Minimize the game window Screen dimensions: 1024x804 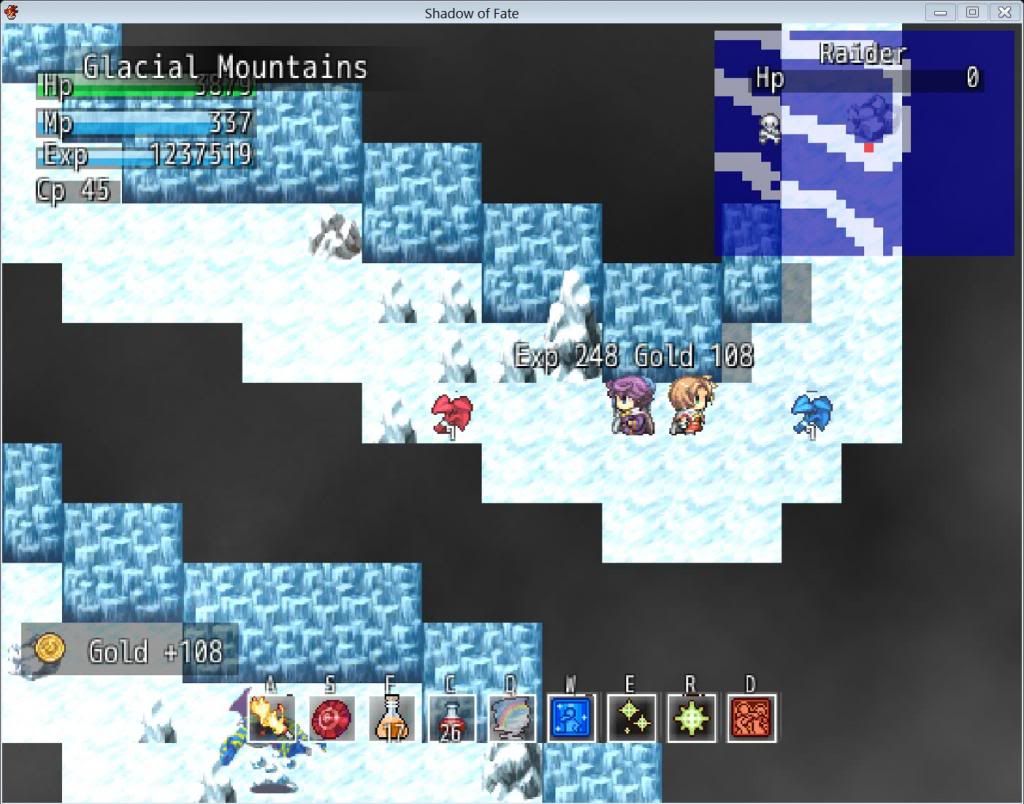coord(941,12)
